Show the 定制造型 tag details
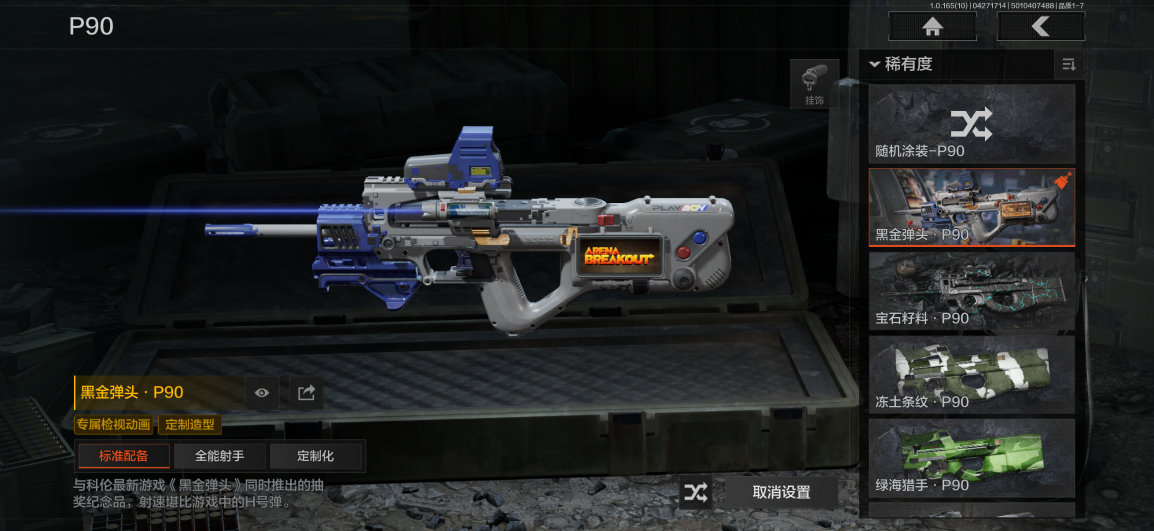This screenshot has width=1154, height=531. pos(190,425)
